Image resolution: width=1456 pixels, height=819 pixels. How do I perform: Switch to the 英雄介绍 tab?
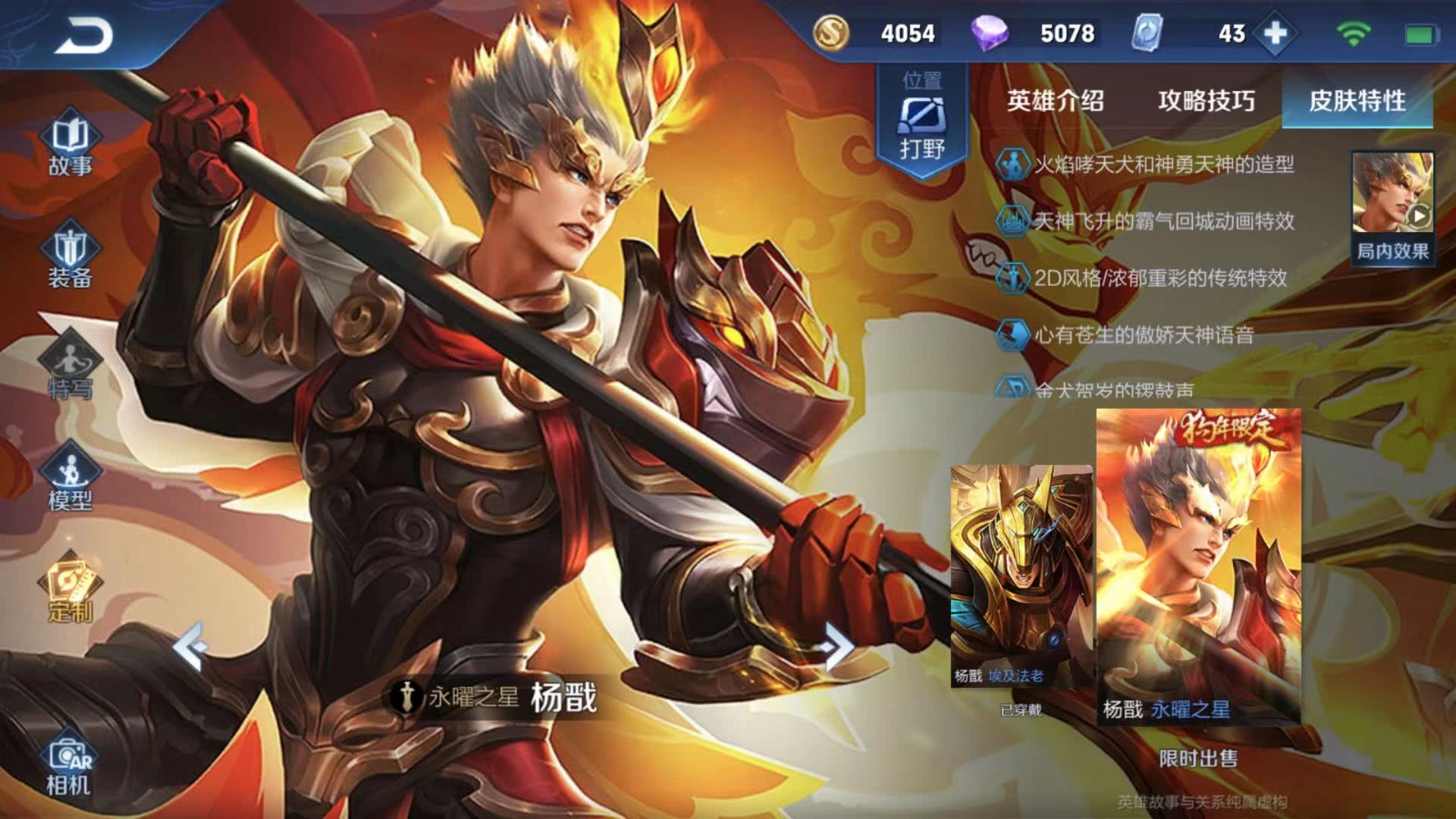coord(1055,100)
